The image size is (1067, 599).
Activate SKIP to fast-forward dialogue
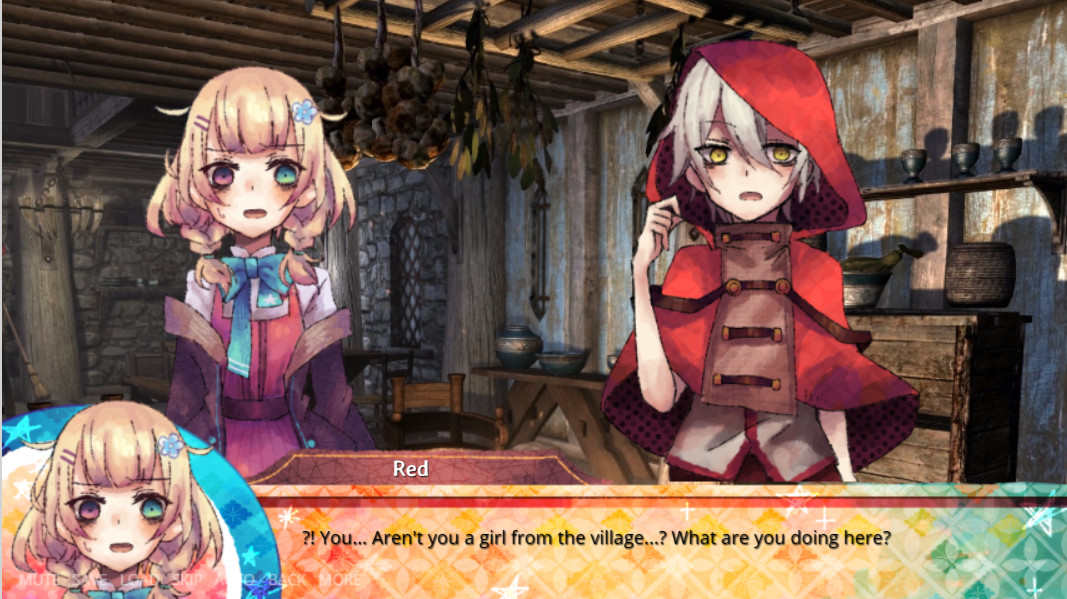click(186, 579)
